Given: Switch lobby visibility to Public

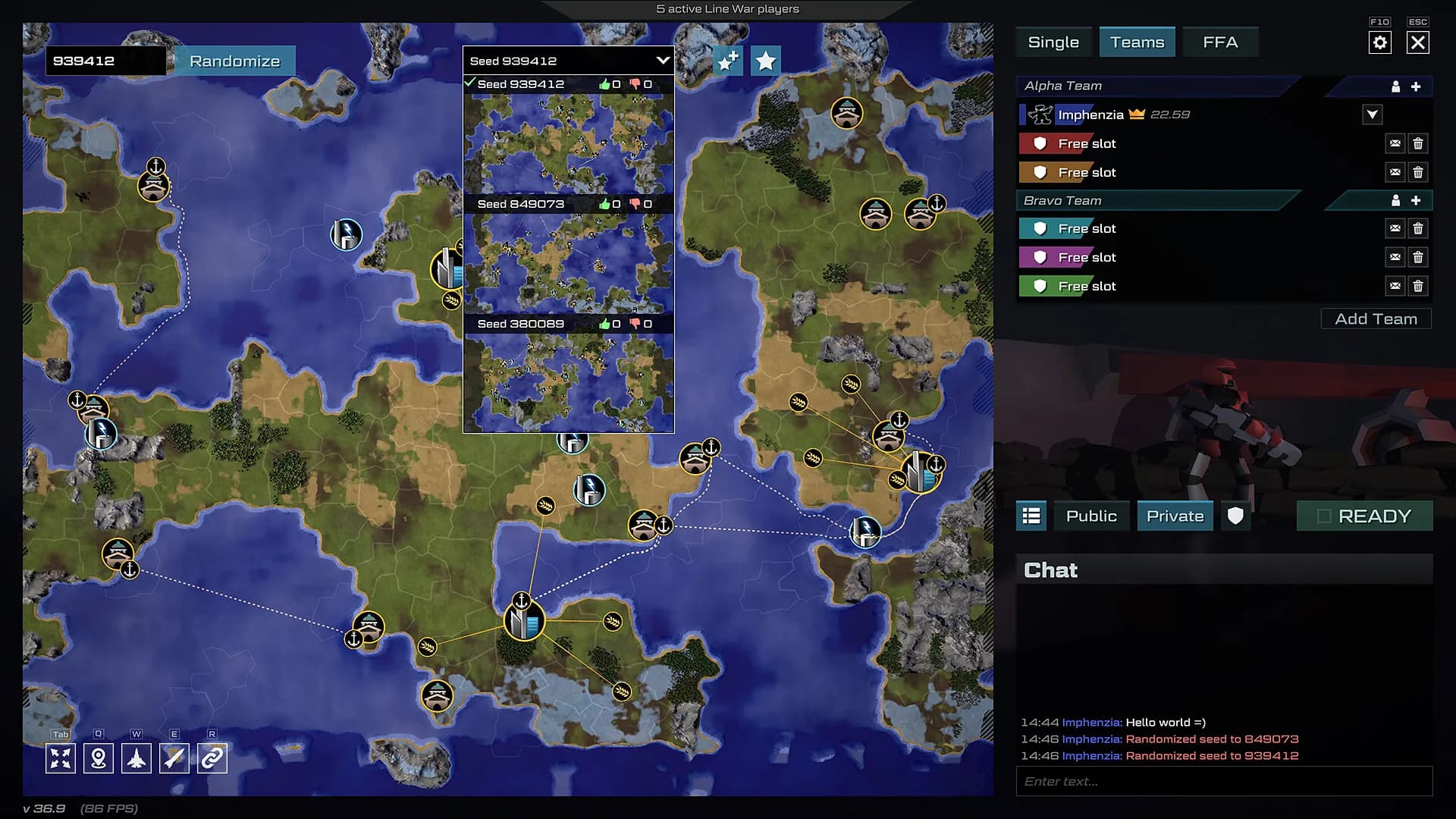Looking at the screenshot, I should (x=1091, y=516).
